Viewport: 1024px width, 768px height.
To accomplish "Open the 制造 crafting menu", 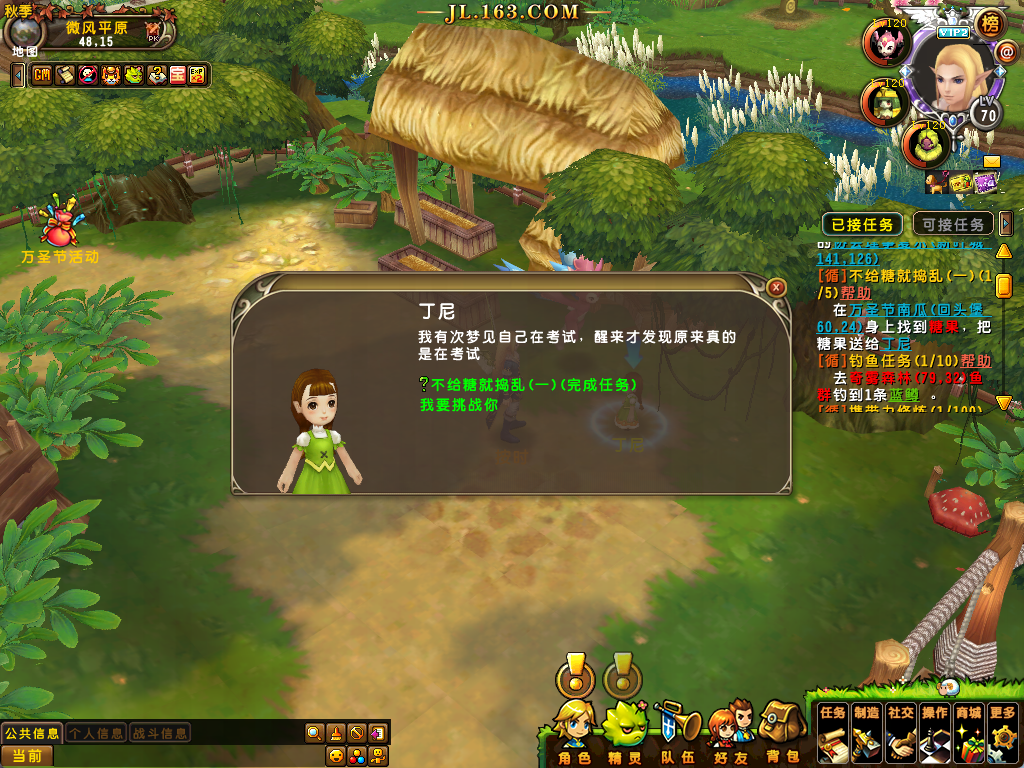I will coord(867,729).
